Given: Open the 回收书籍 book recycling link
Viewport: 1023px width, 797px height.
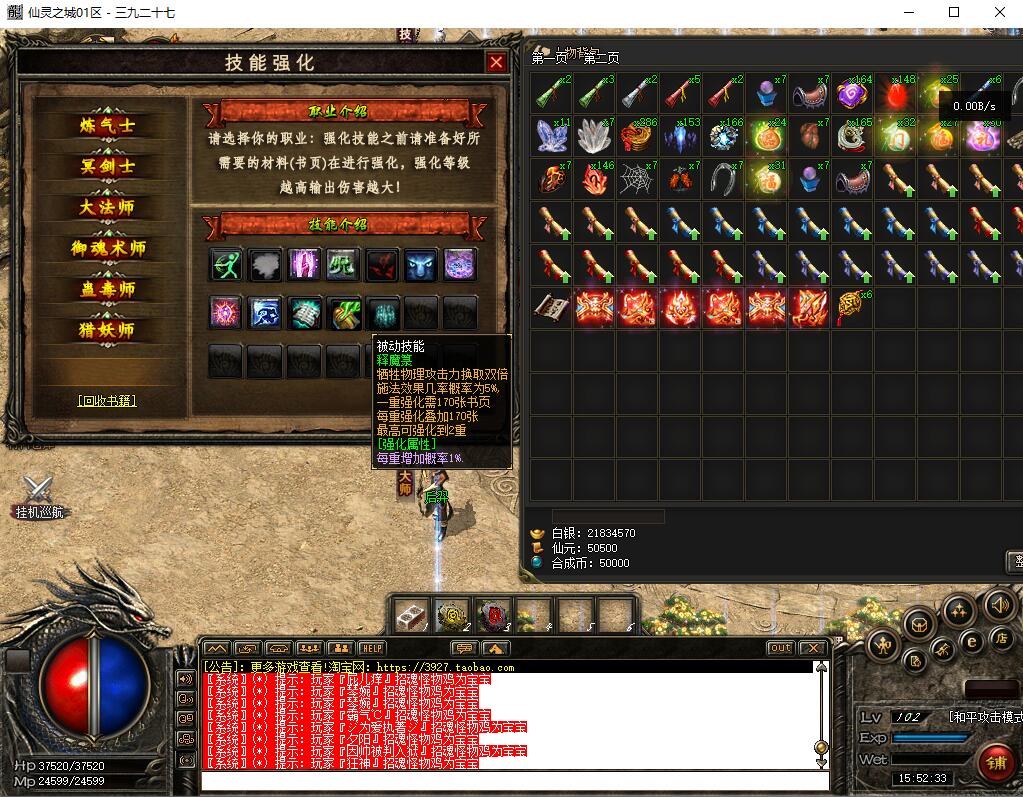Looking at the screenshot, I should (x=107, y=401).
